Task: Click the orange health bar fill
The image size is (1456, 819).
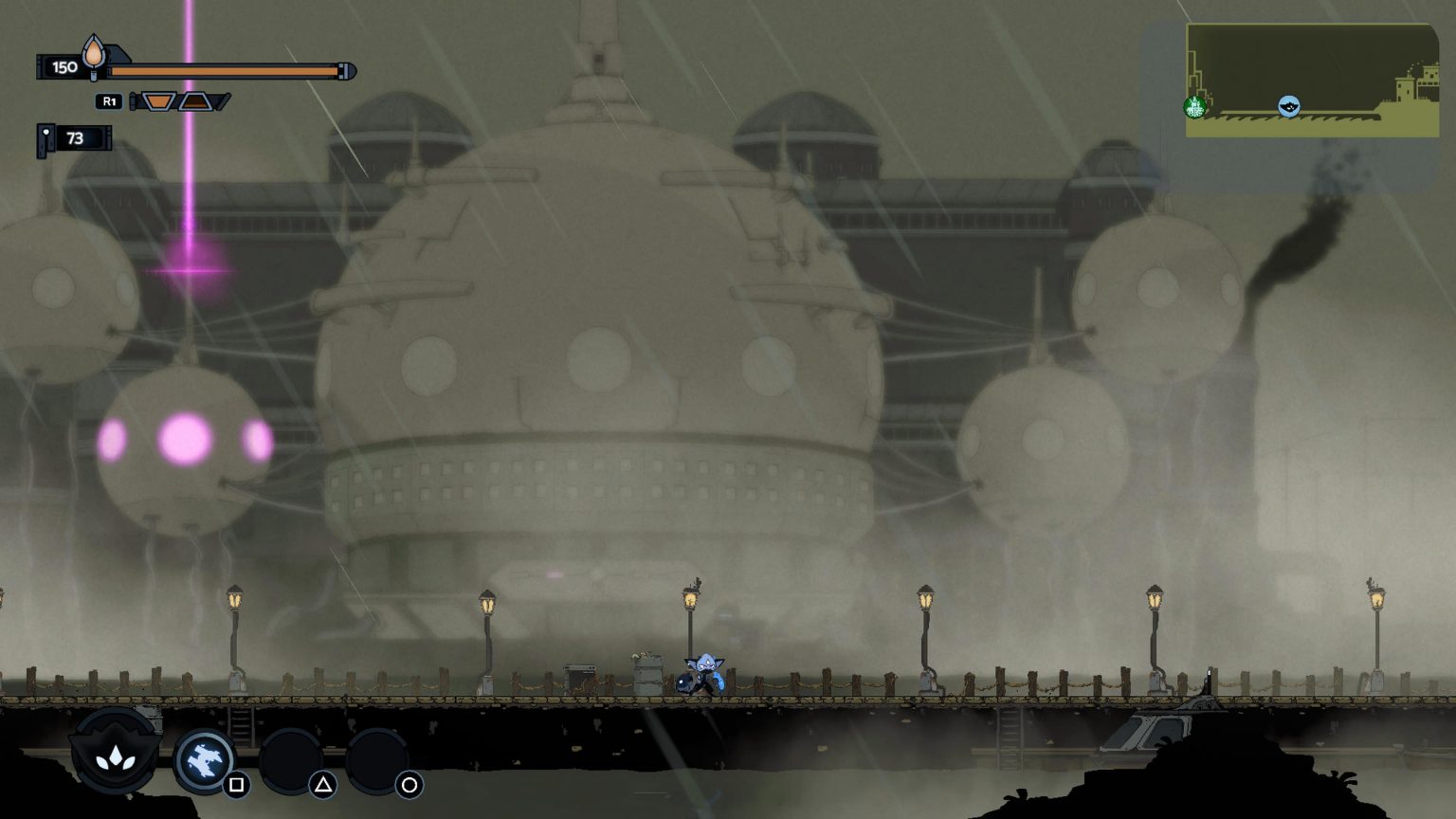Action: (x=223, y=69)
